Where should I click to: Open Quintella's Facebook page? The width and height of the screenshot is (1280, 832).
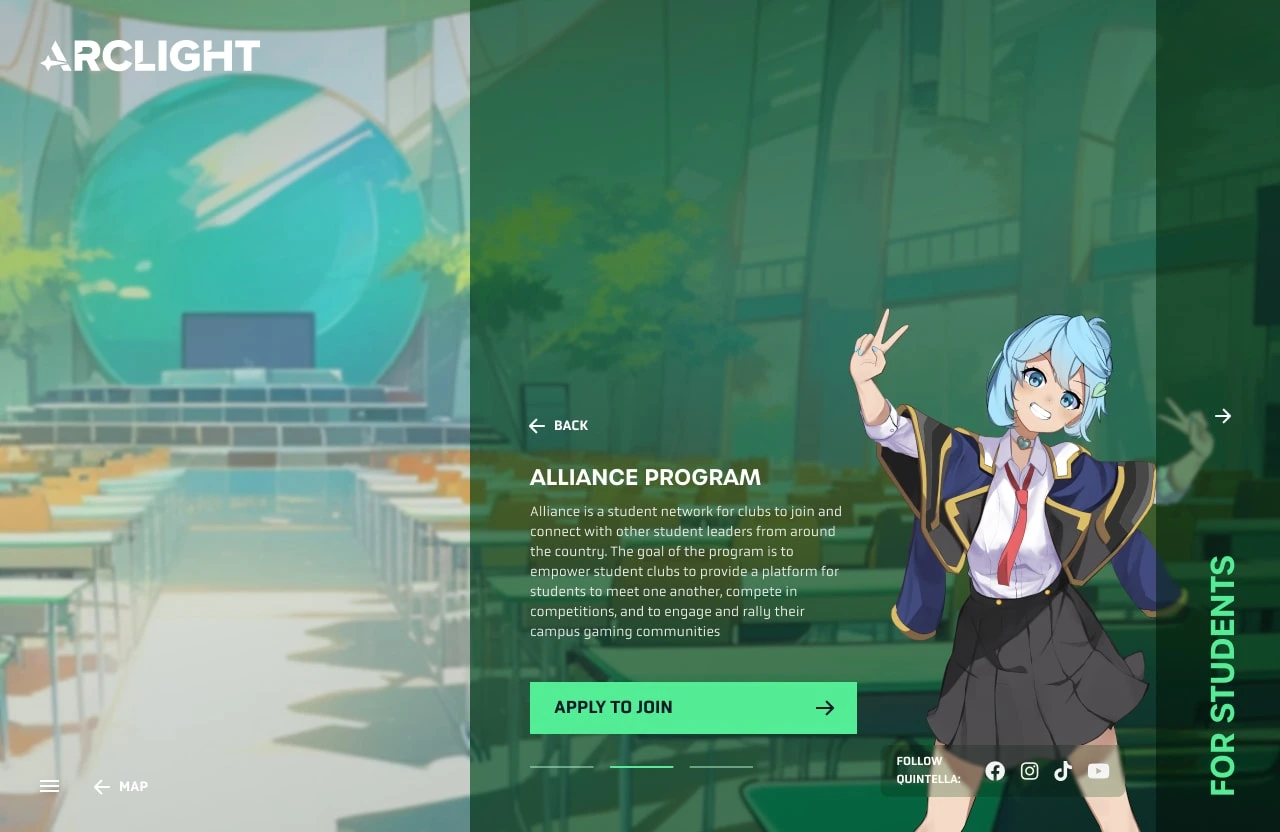tap(995, 771)
